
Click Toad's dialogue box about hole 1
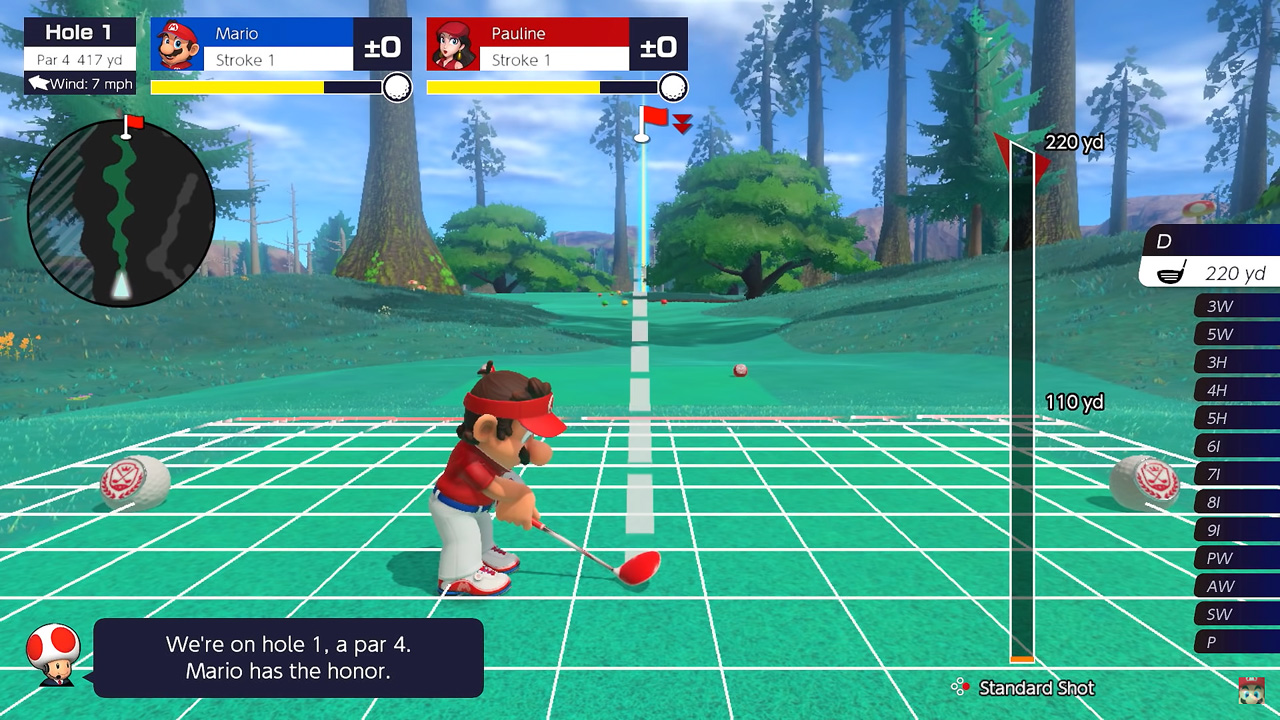286,657
